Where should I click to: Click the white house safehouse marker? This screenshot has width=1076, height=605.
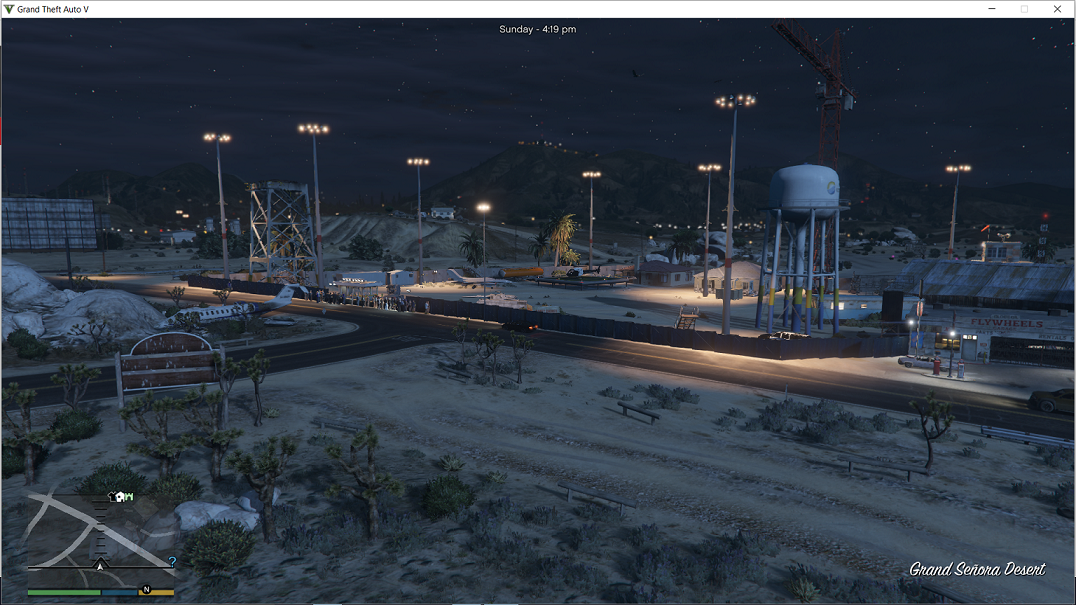[x=119, y=495]
